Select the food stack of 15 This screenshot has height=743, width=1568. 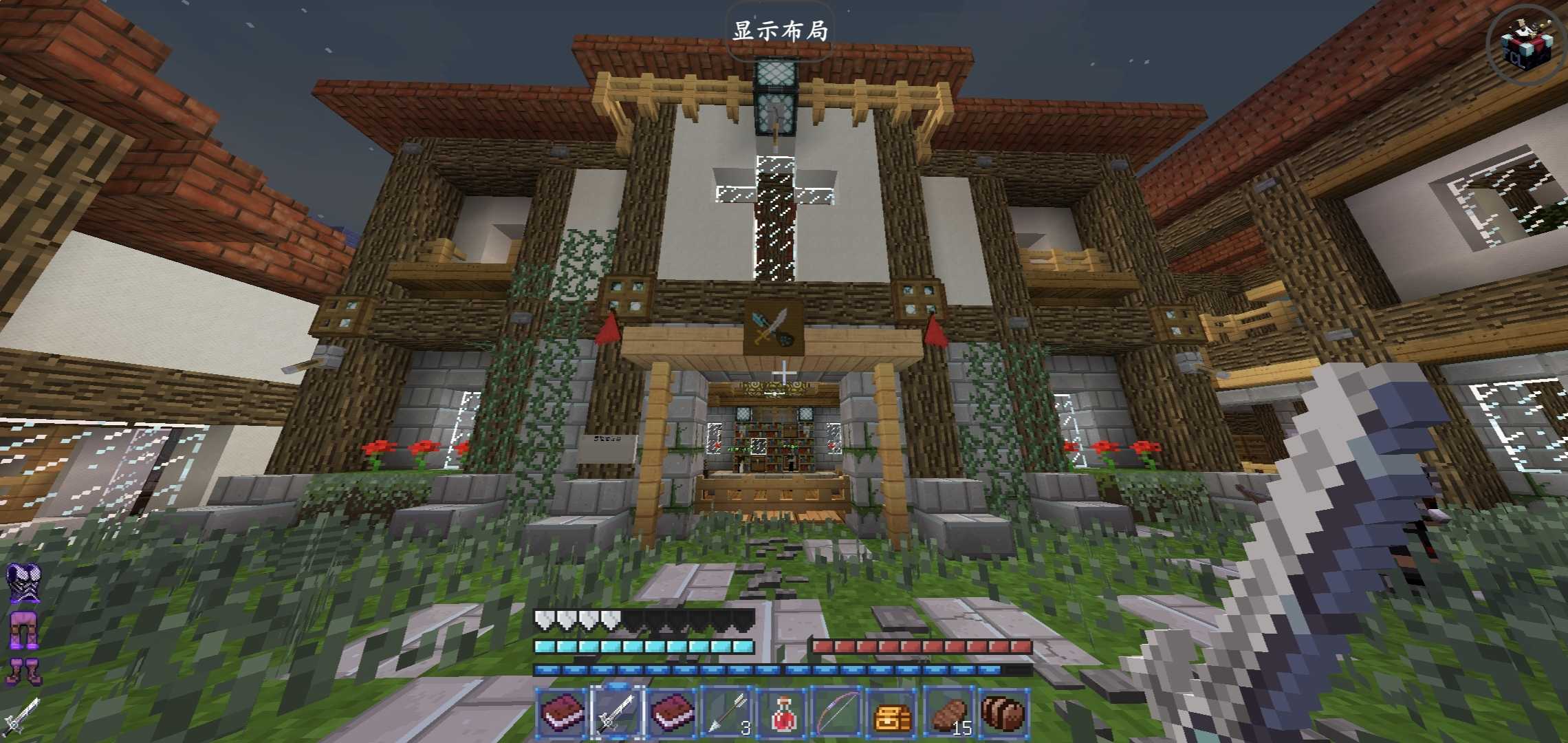coord(948,711)
